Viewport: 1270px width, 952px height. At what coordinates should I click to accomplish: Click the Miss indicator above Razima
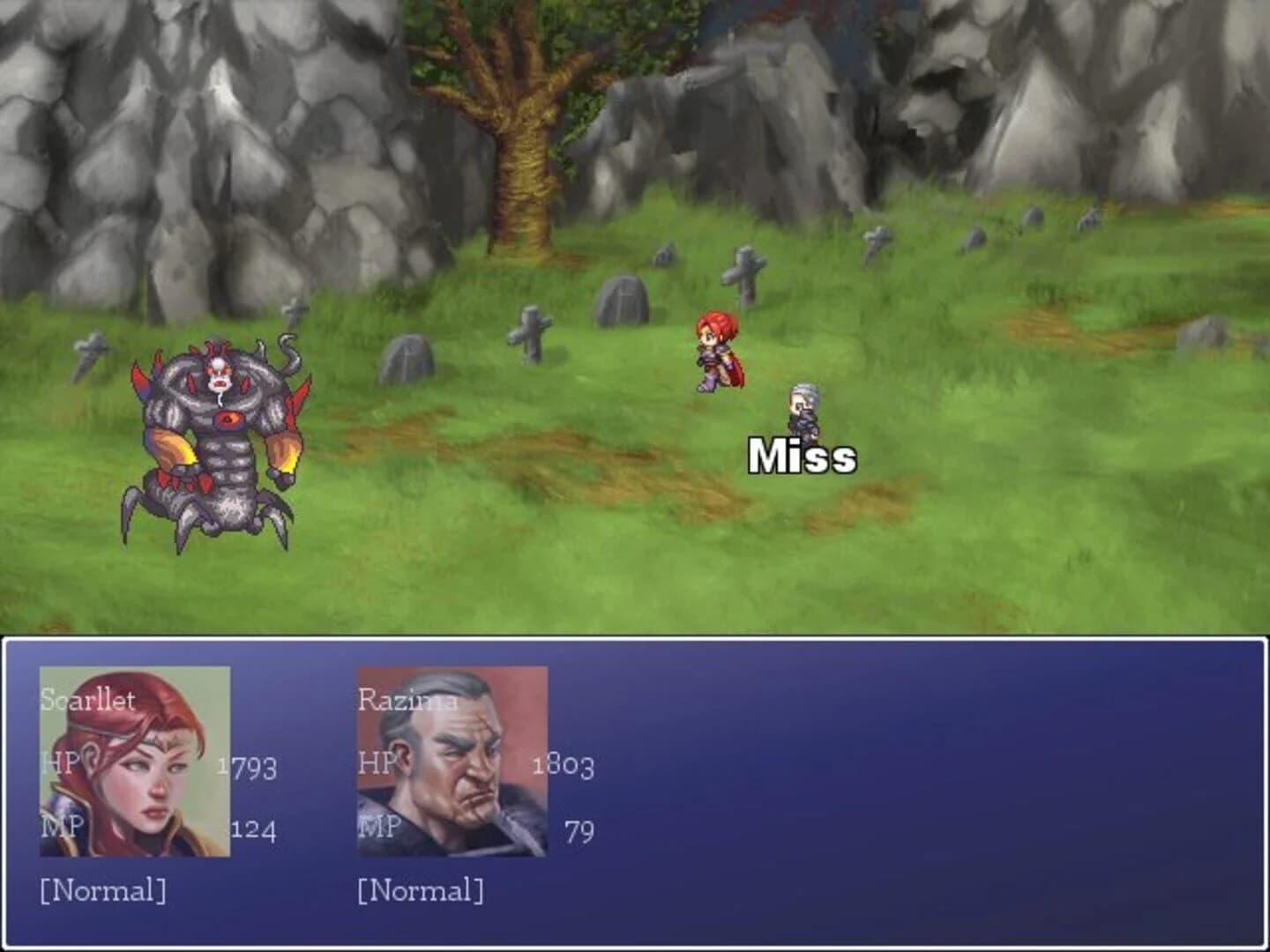click(x=800, y=456)
